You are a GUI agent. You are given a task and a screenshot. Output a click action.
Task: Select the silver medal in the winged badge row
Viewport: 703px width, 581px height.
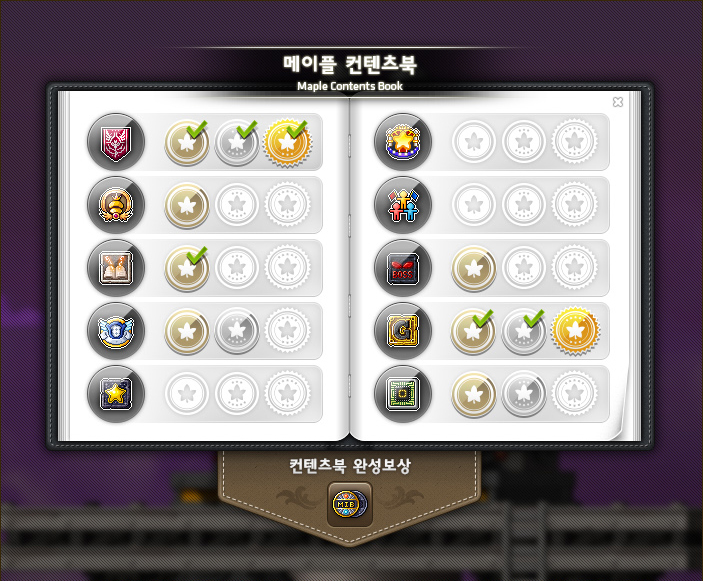click(x=237, y=331)
